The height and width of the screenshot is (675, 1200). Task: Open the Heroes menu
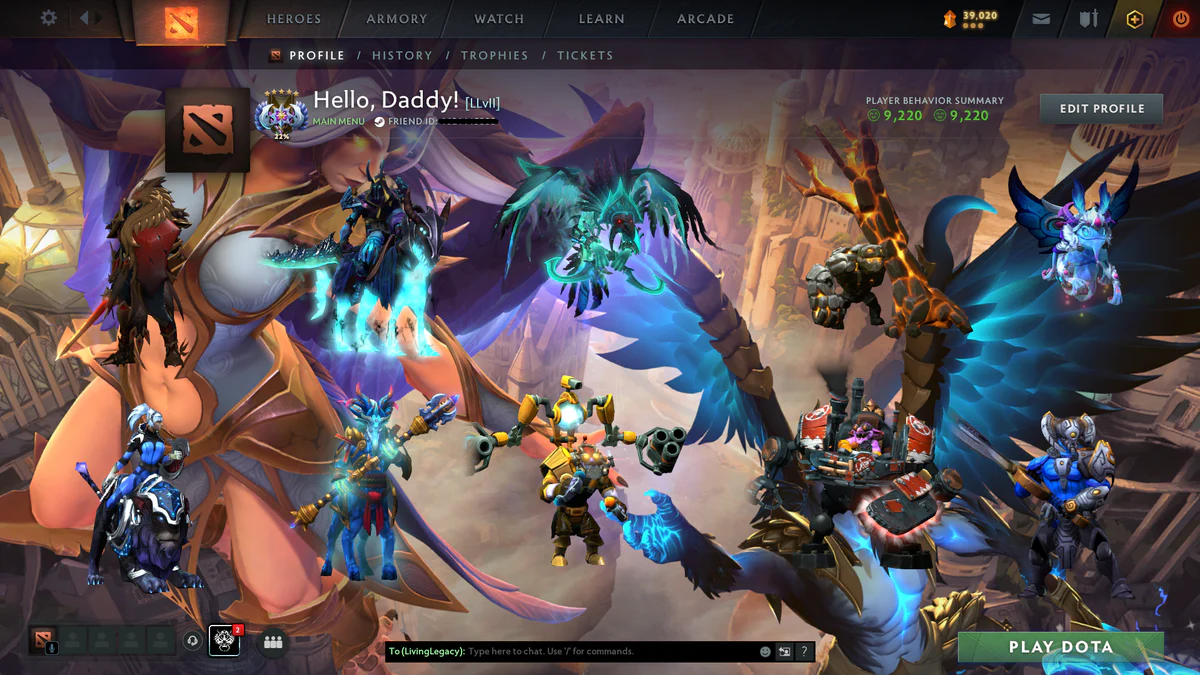coord(294,19)
